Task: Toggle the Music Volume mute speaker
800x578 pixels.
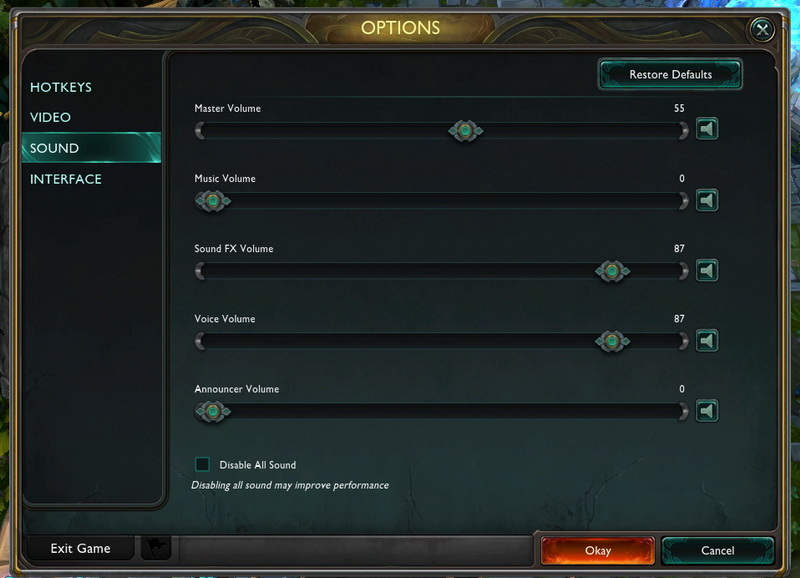Action: [707, 201]
